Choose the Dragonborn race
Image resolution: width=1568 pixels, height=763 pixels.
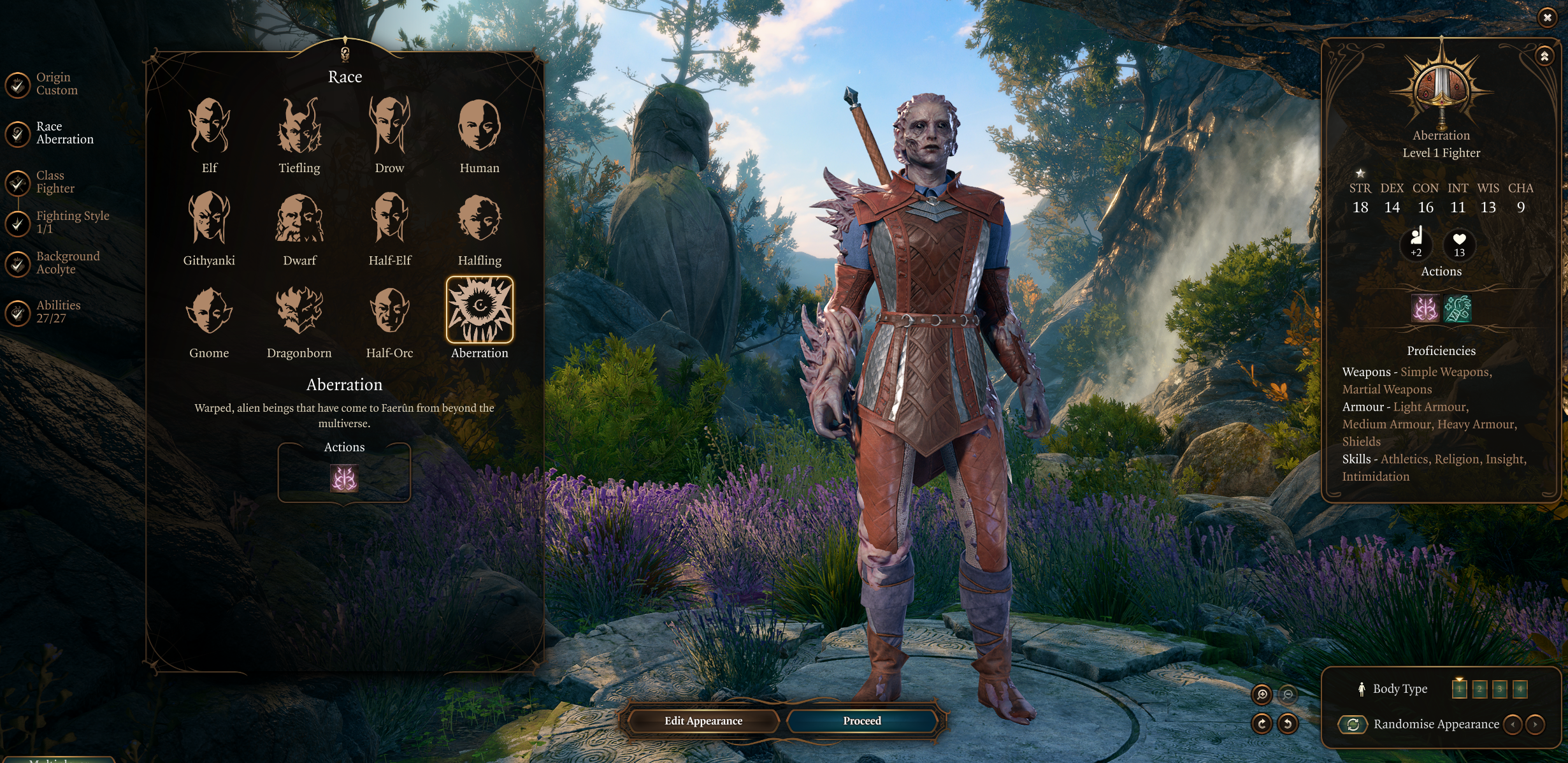pyautogui.click(x=299, y=311)
